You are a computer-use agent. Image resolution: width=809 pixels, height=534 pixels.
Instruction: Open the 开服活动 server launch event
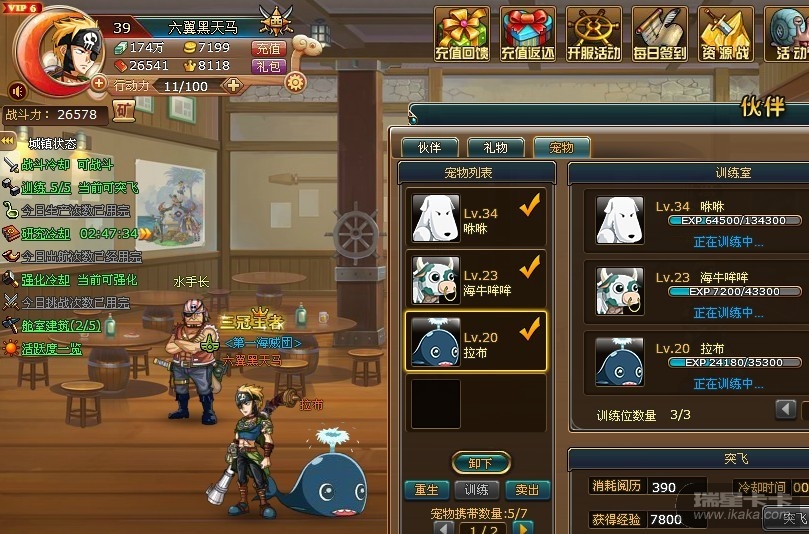point(594,33)
